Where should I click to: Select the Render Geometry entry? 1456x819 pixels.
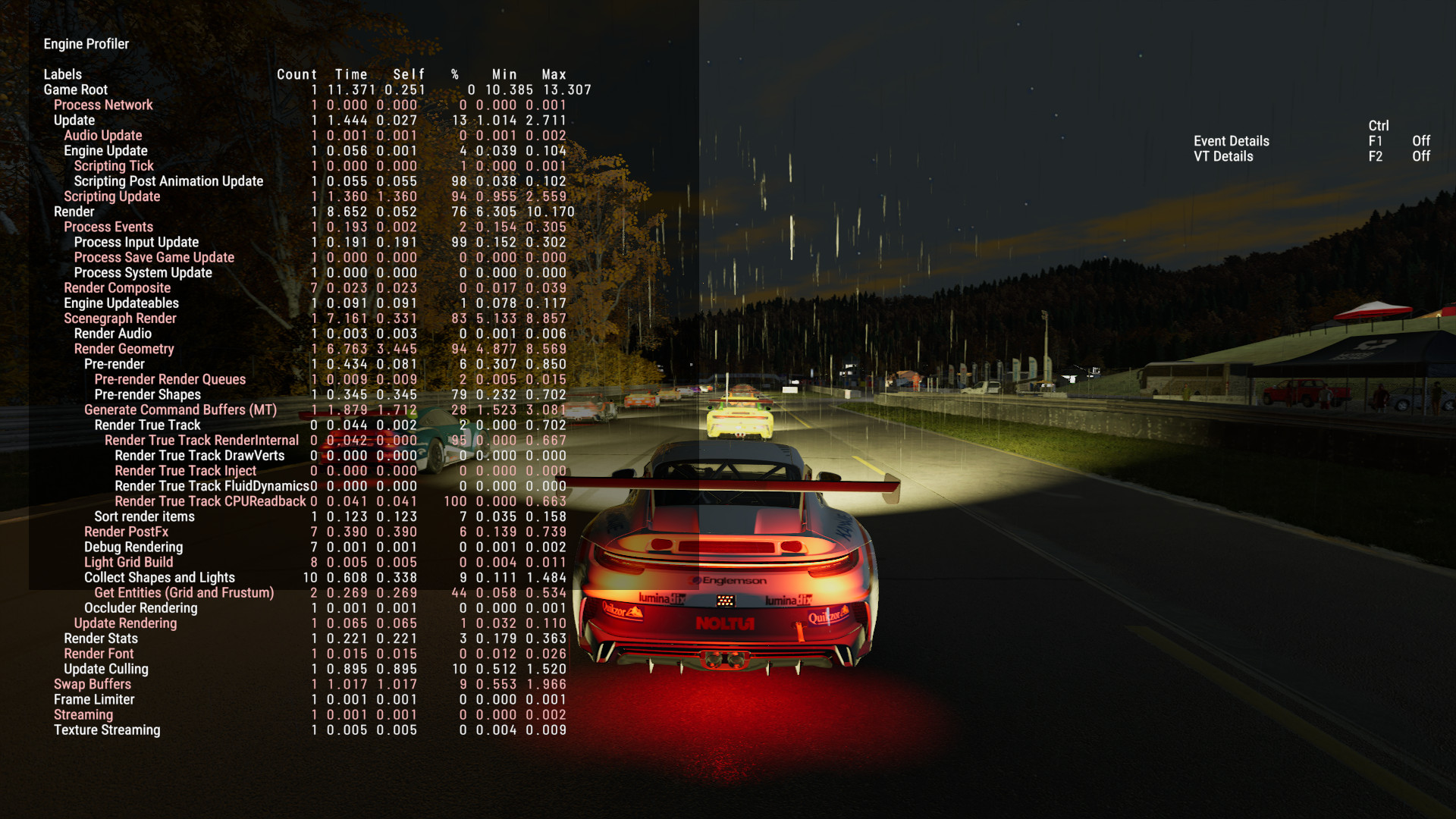click(124, 349)
